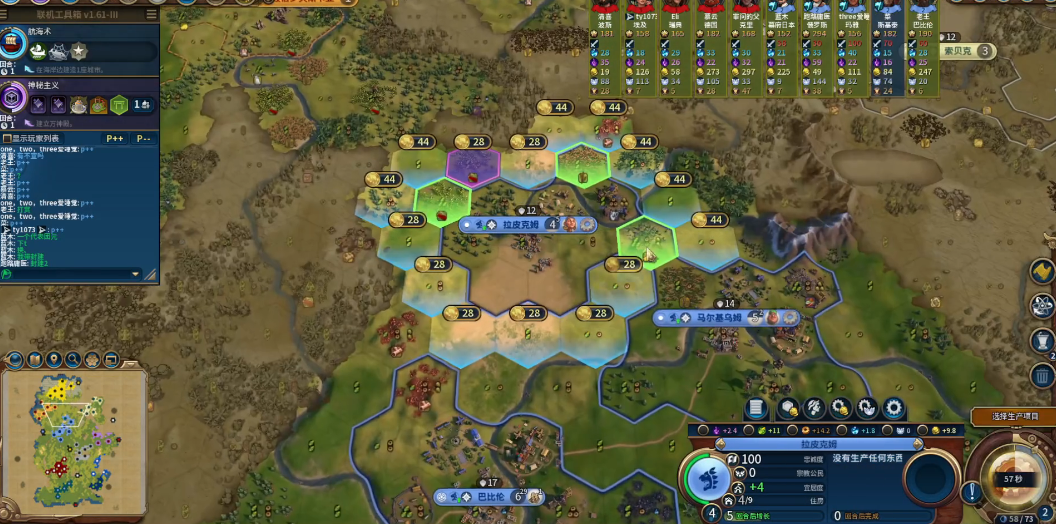
Task: Click the chat input field
Action: tap(70, 273)
